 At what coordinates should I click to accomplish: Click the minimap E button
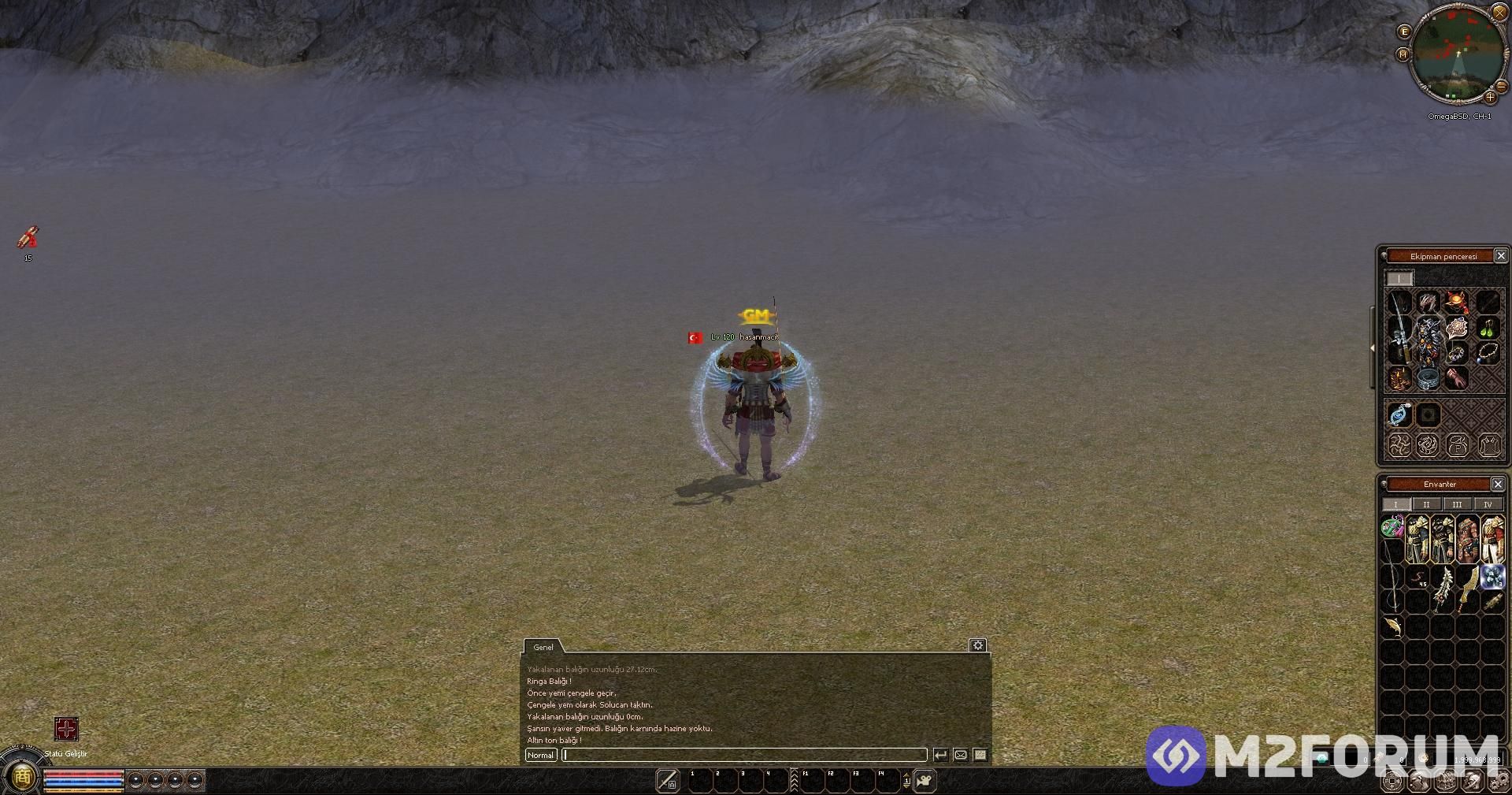point(1404,32)
